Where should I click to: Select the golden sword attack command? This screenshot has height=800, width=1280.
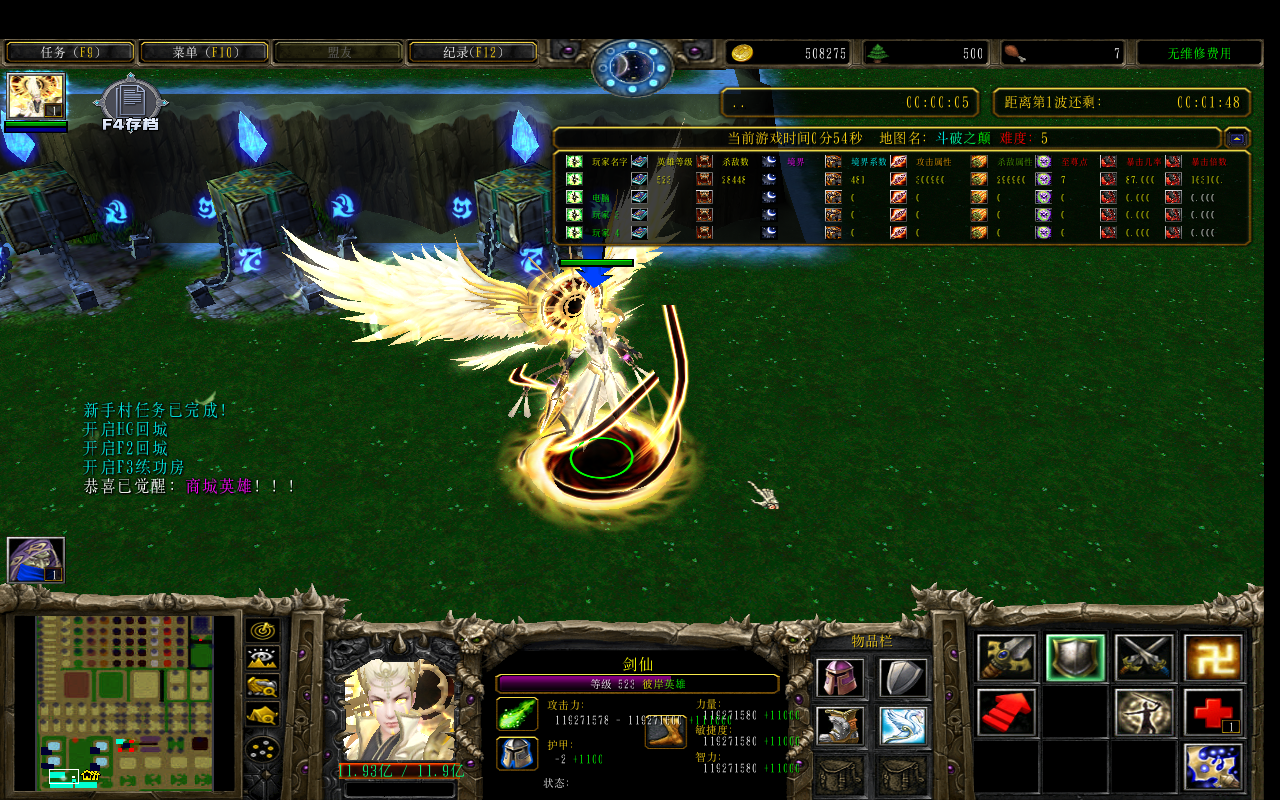pos(1006,658)
